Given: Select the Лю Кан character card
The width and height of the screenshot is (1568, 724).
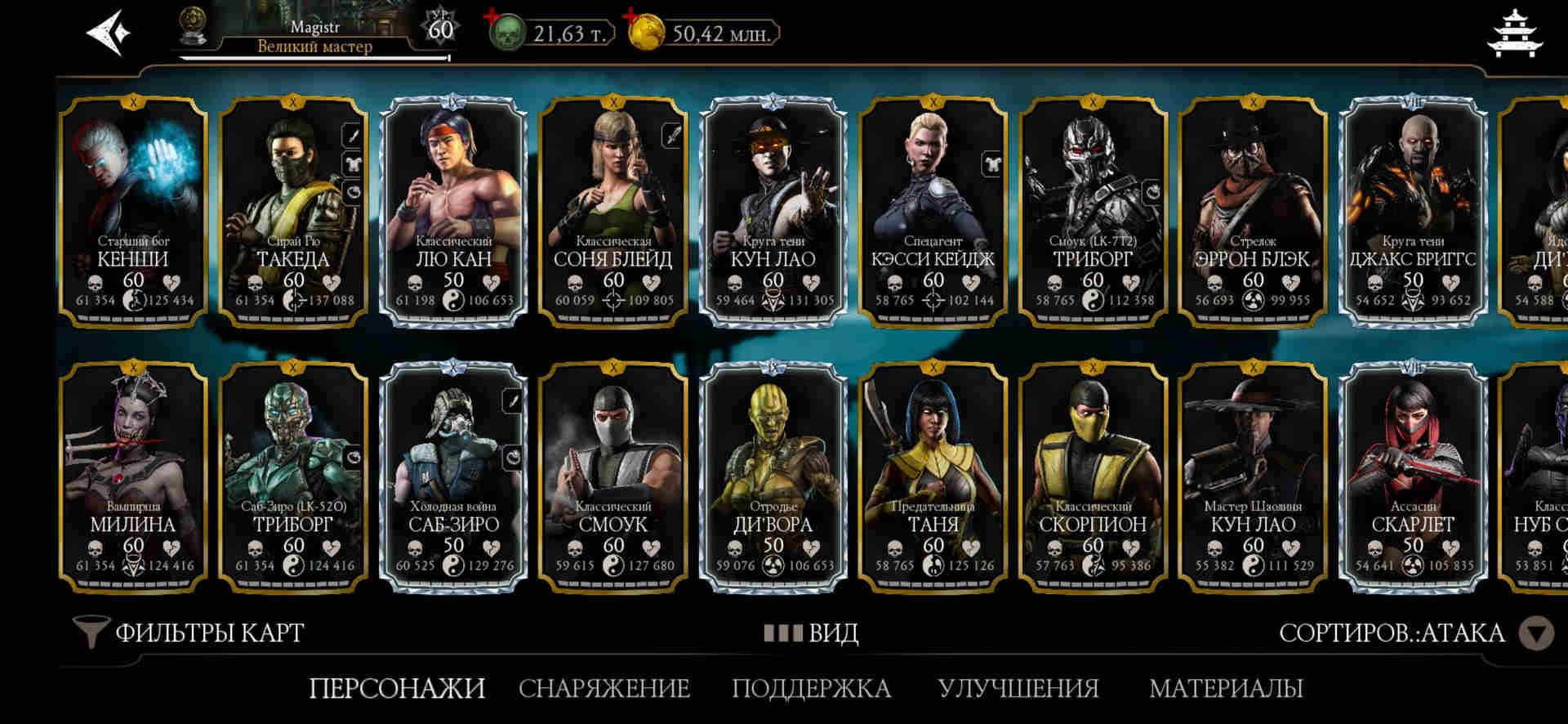Looking at the screenshot, I should (453, 211).
